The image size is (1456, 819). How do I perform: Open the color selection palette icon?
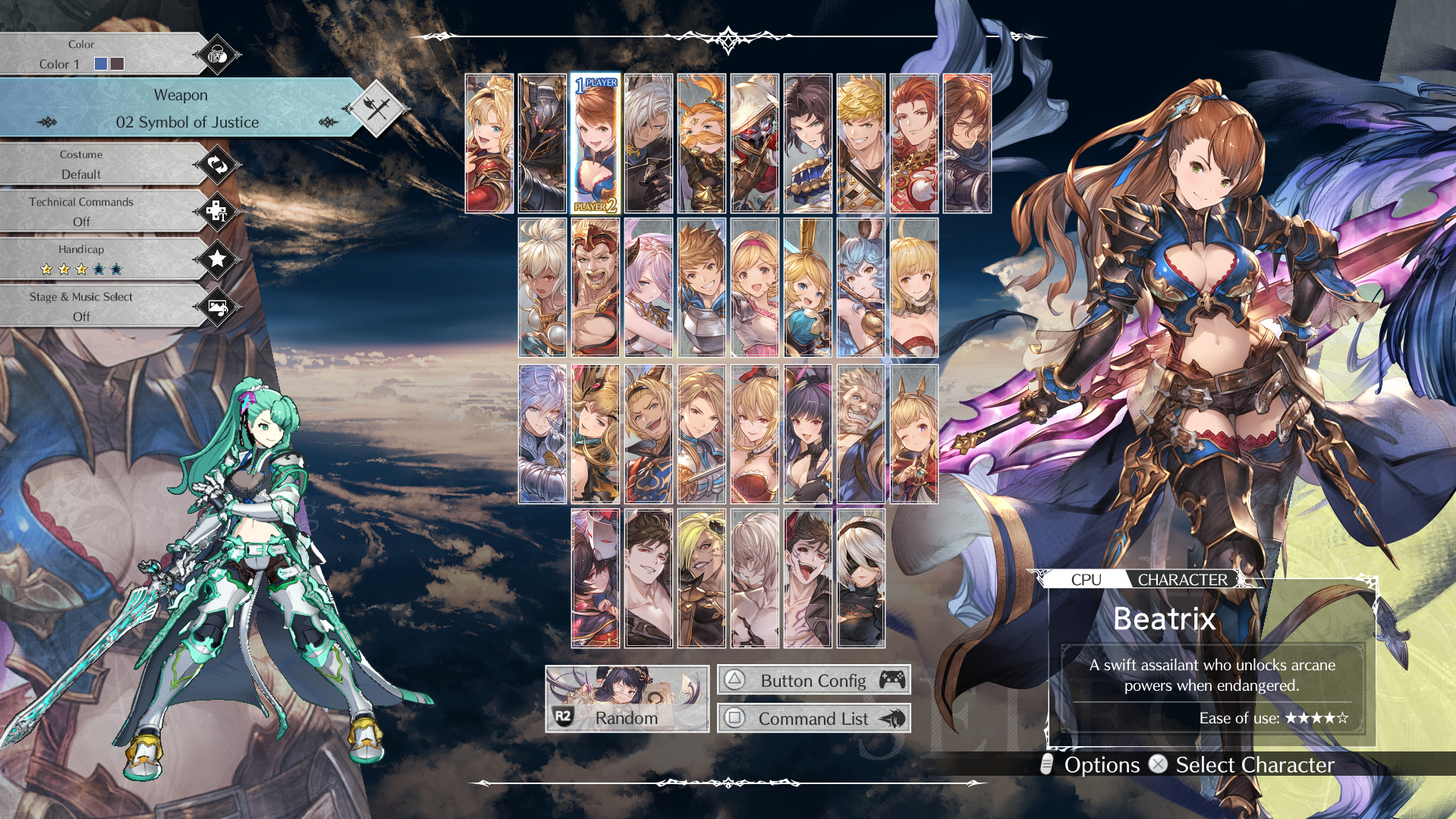click(x=216, y=54)
